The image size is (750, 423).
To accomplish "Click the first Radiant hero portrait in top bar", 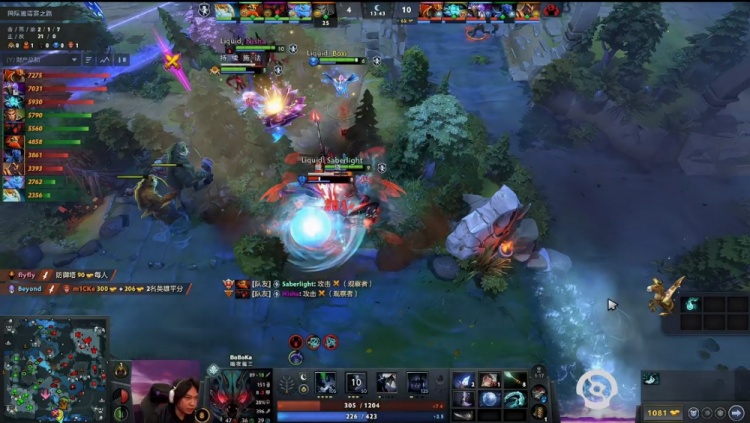I will (225, 11).
